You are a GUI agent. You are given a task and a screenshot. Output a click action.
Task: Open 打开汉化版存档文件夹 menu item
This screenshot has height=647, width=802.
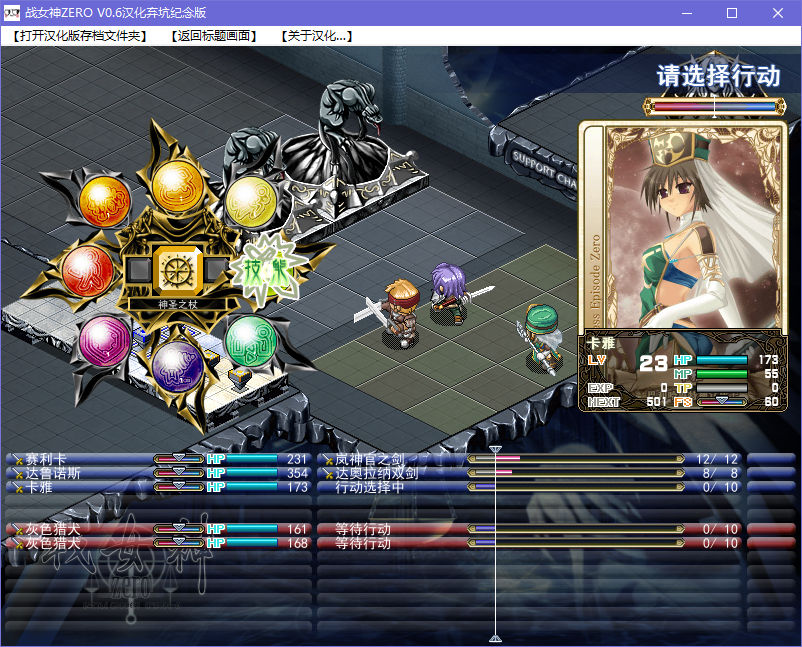click(79, 36)
